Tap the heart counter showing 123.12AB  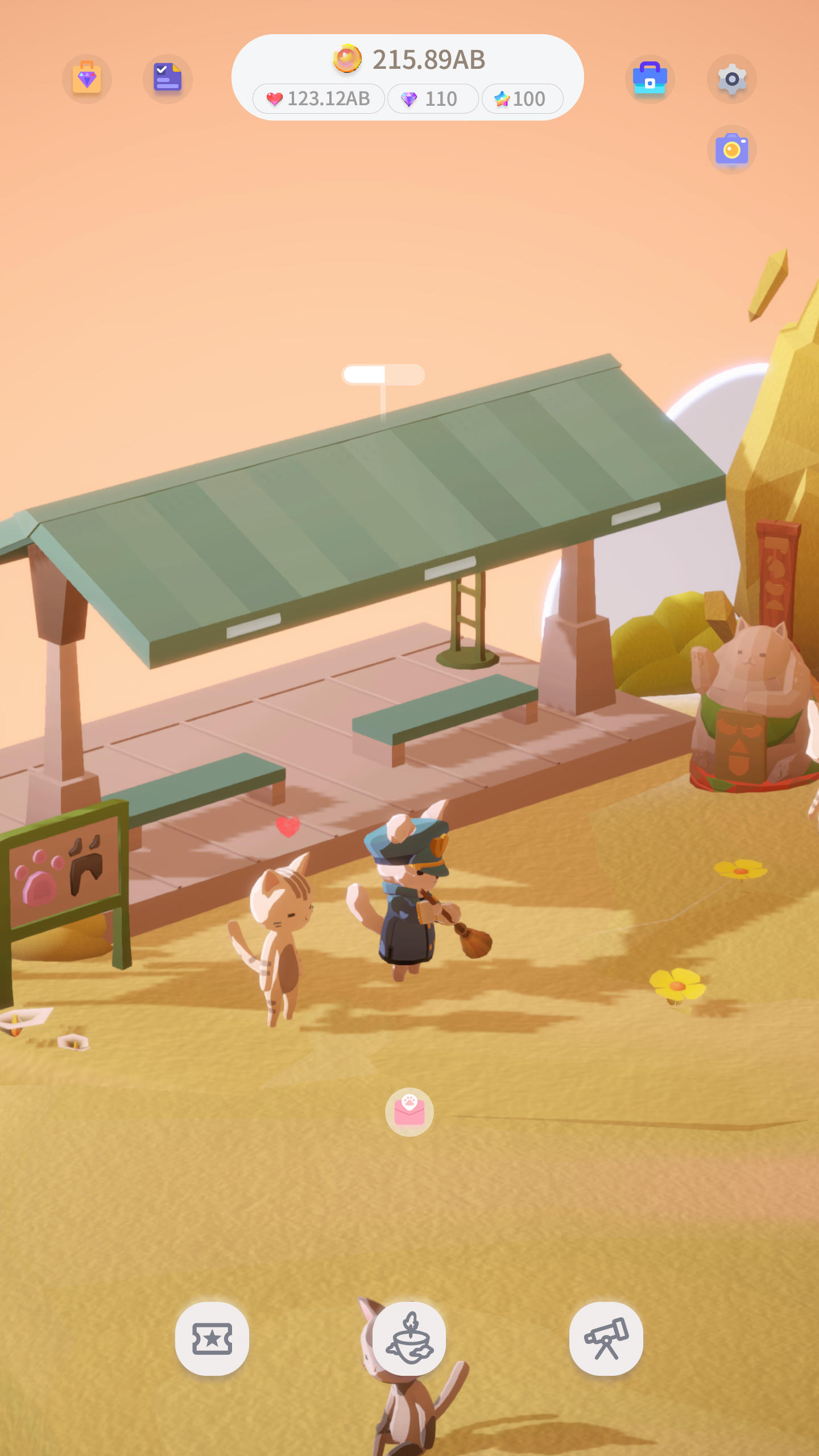[318, 98]
